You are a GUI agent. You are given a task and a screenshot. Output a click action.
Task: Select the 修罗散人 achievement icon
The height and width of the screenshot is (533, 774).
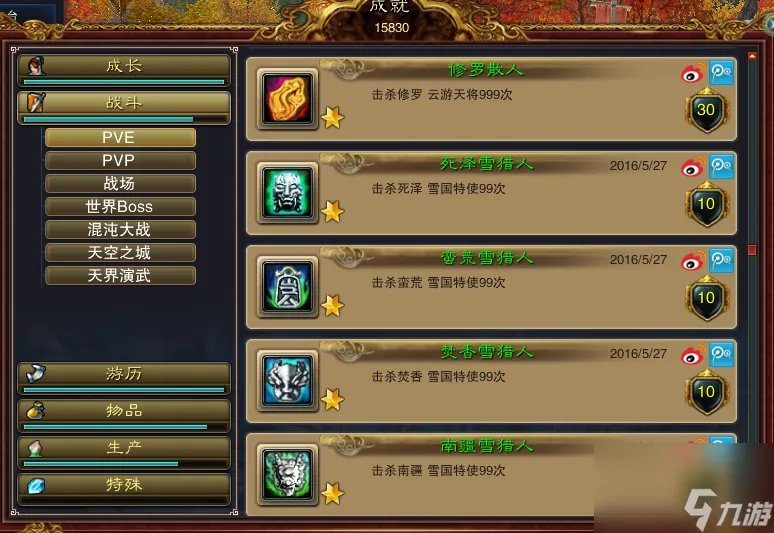(x=288, y=98)
